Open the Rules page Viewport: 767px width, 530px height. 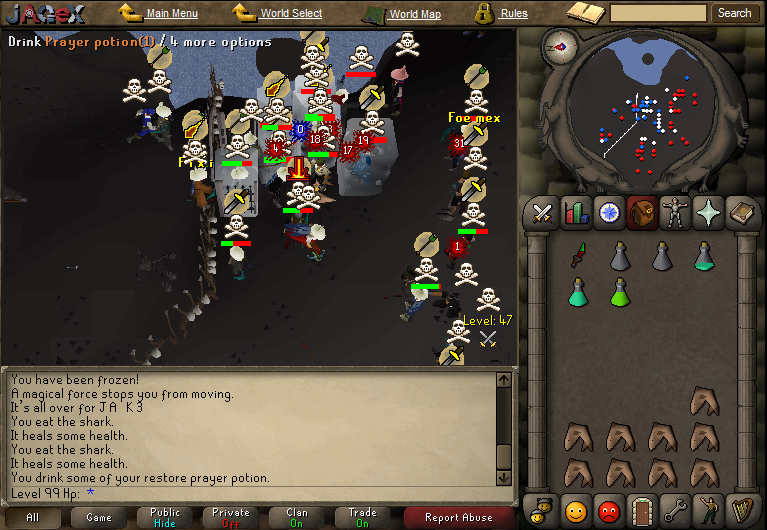513,13
